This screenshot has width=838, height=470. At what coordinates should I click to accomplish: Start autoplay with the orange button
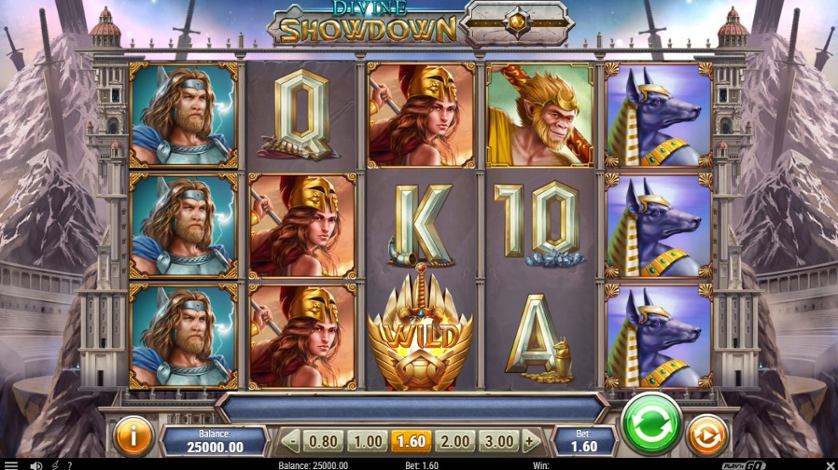(x=708, y=436)
